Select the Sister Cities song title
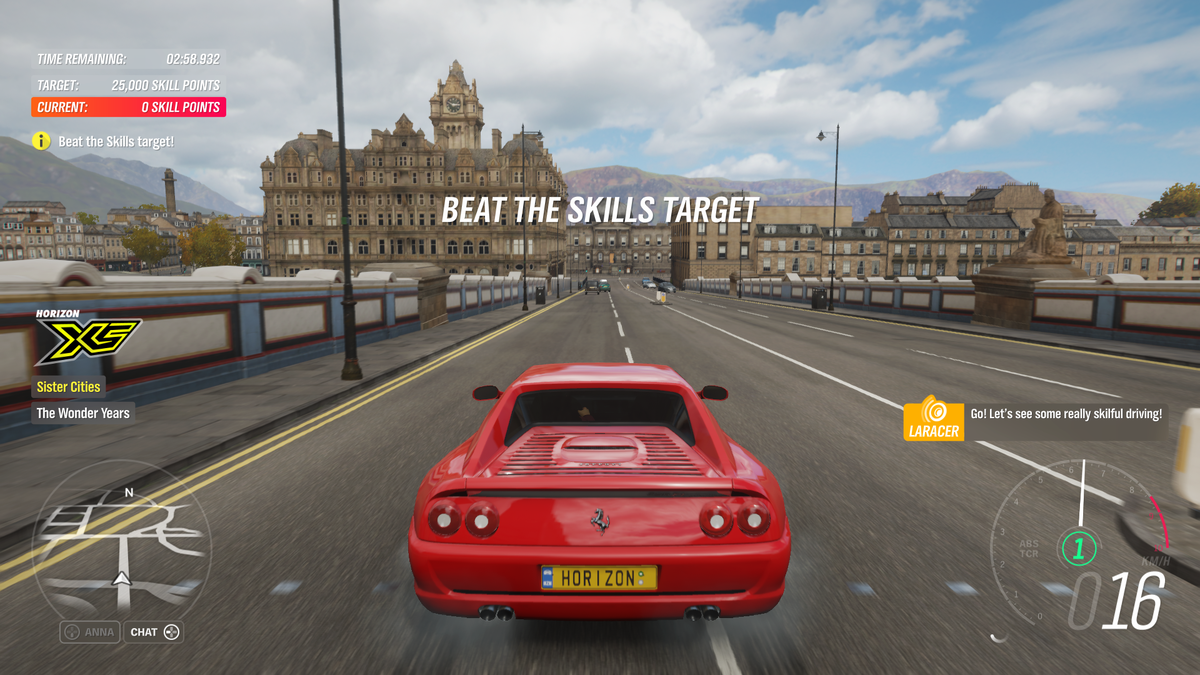The image size is (1200, 675). (x=69, y=387)
